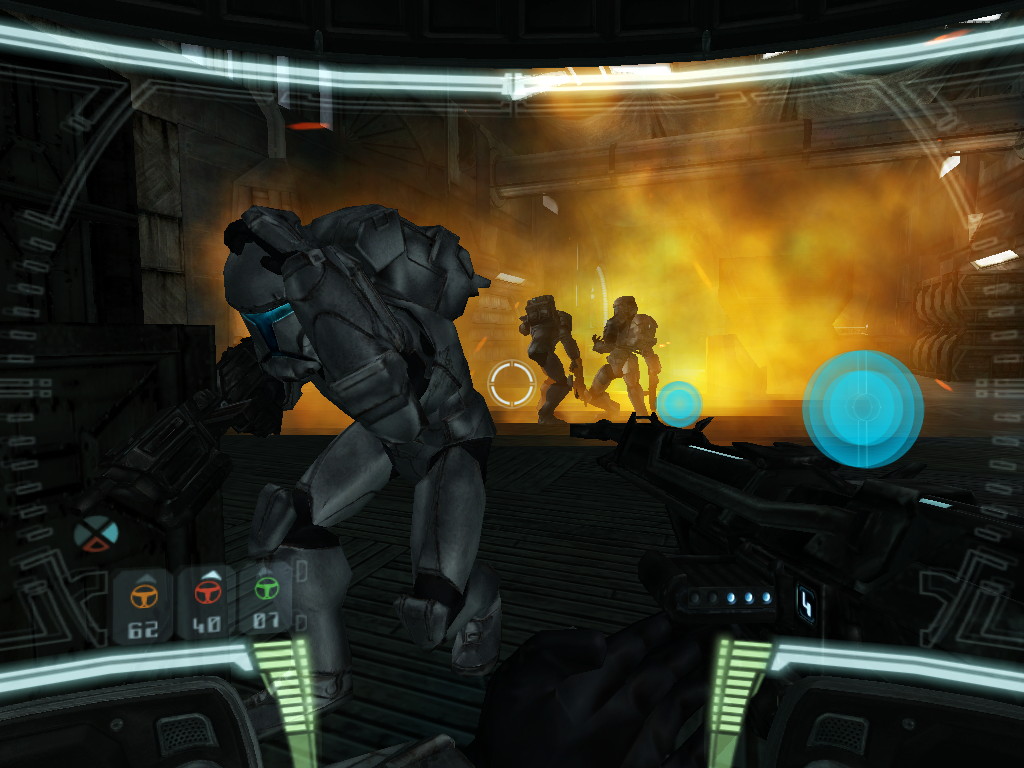Click the quad-segment squad command indicator

(96, 533)
